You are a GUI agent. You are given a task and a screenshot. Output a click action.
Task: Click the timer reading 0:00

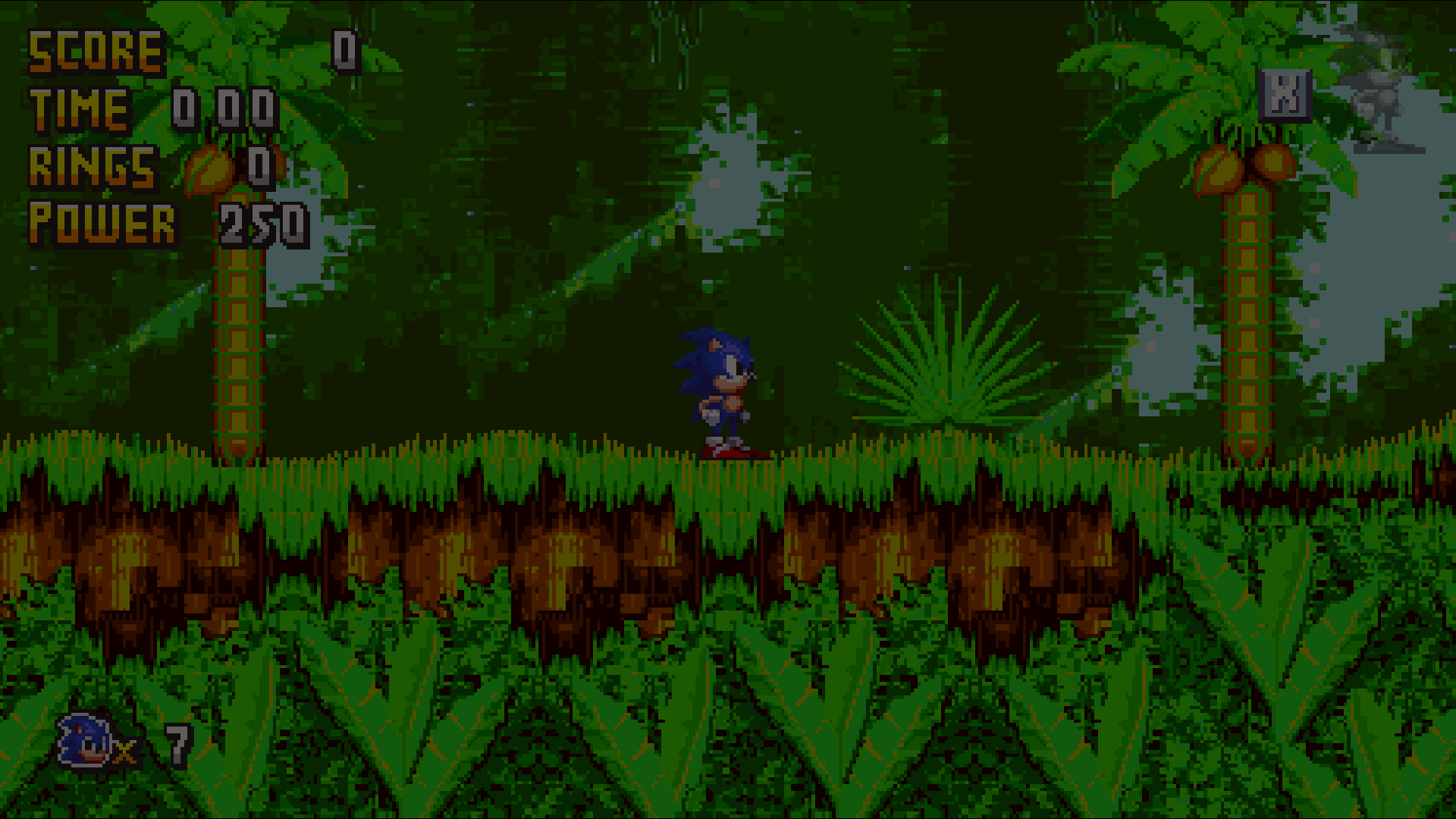[224, 108]
